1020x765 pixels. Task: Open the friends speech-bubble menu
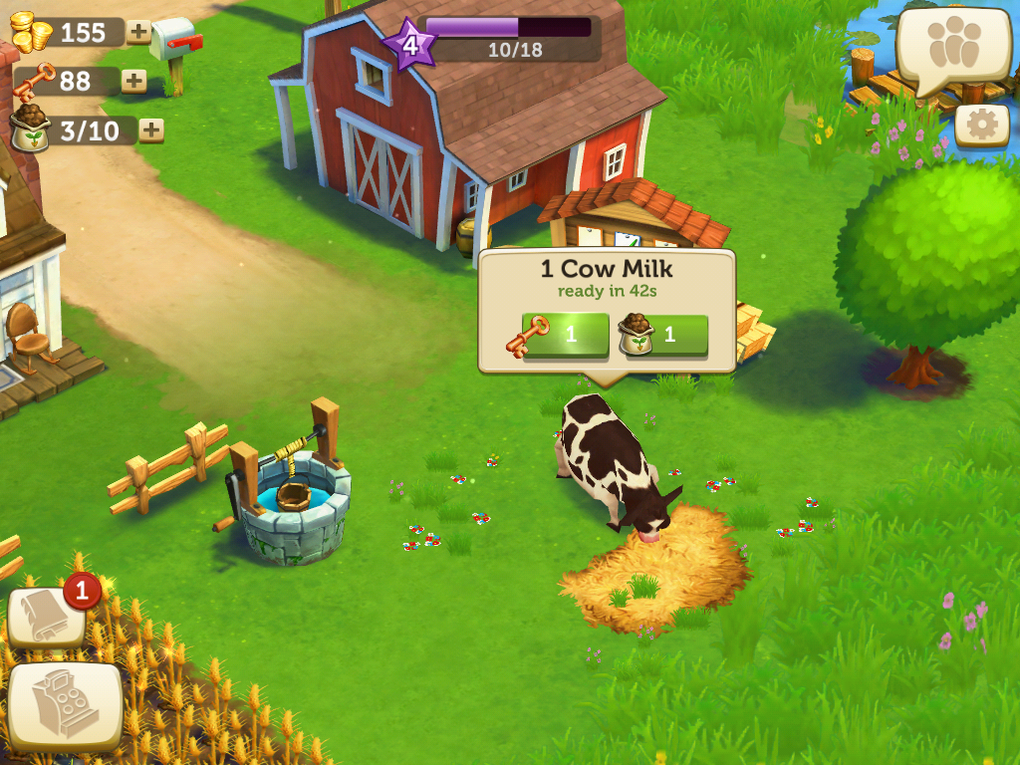coord(952,48)
